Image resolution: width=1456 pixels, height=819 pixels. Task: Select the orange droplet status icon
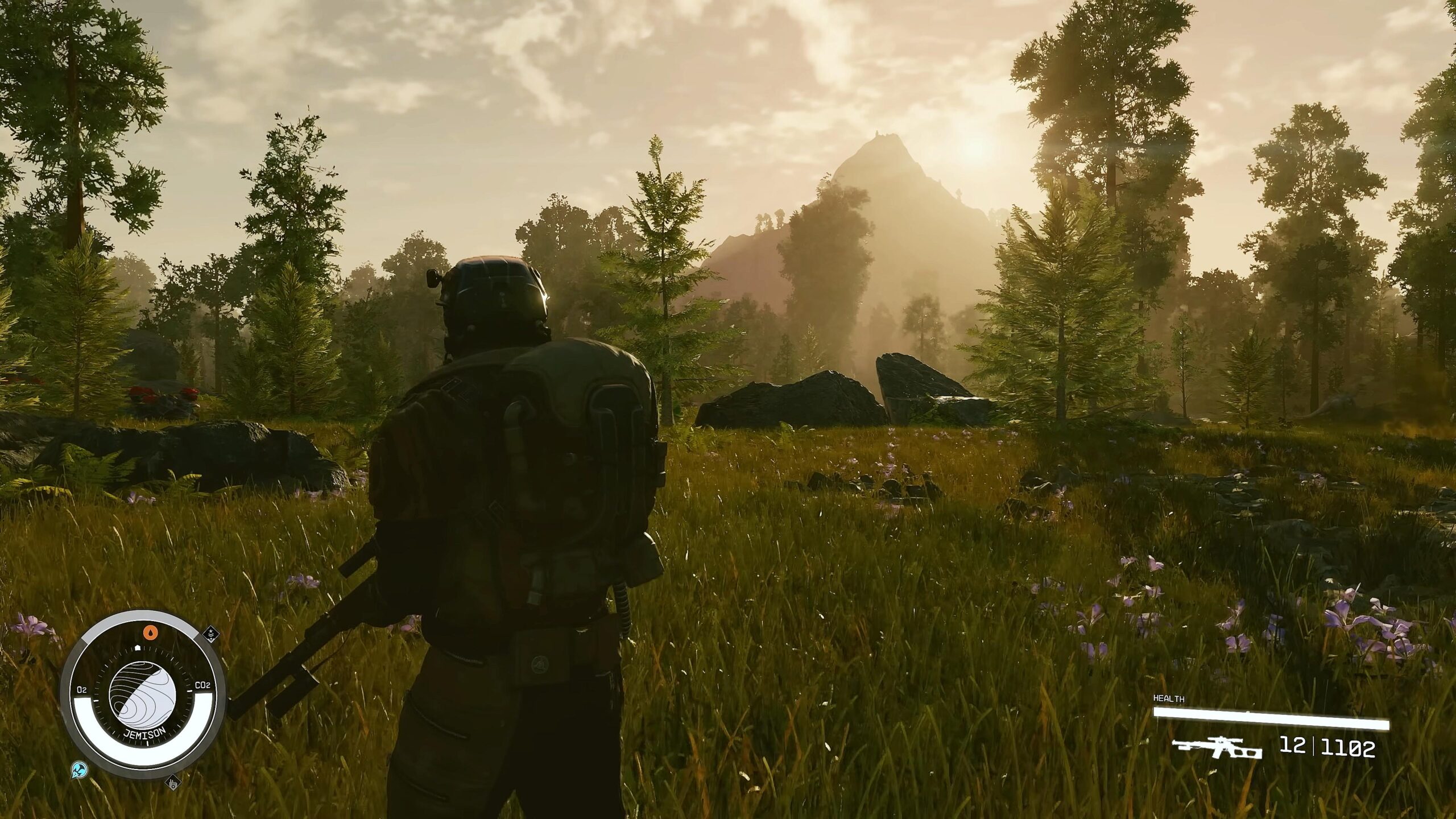(150, 632)
